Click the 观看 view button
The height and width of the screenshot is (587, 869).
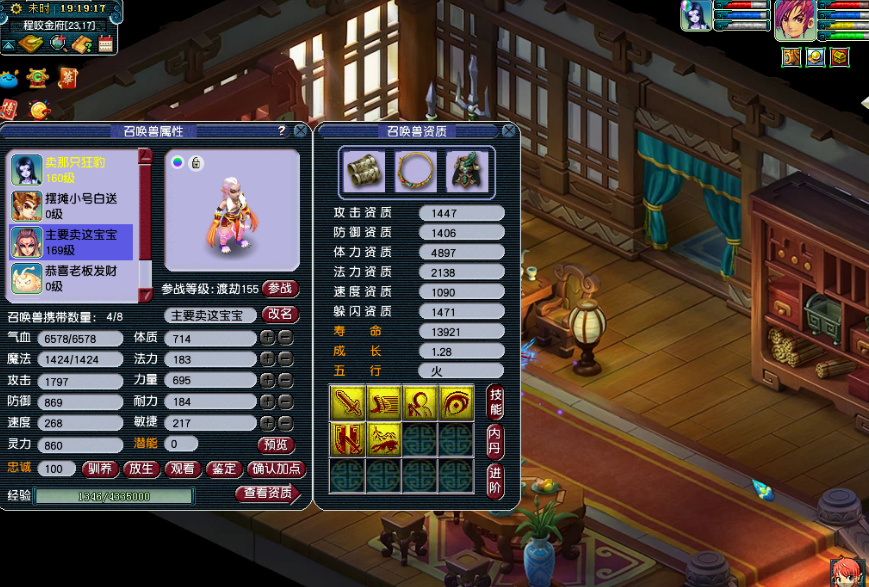coord(182,468)
